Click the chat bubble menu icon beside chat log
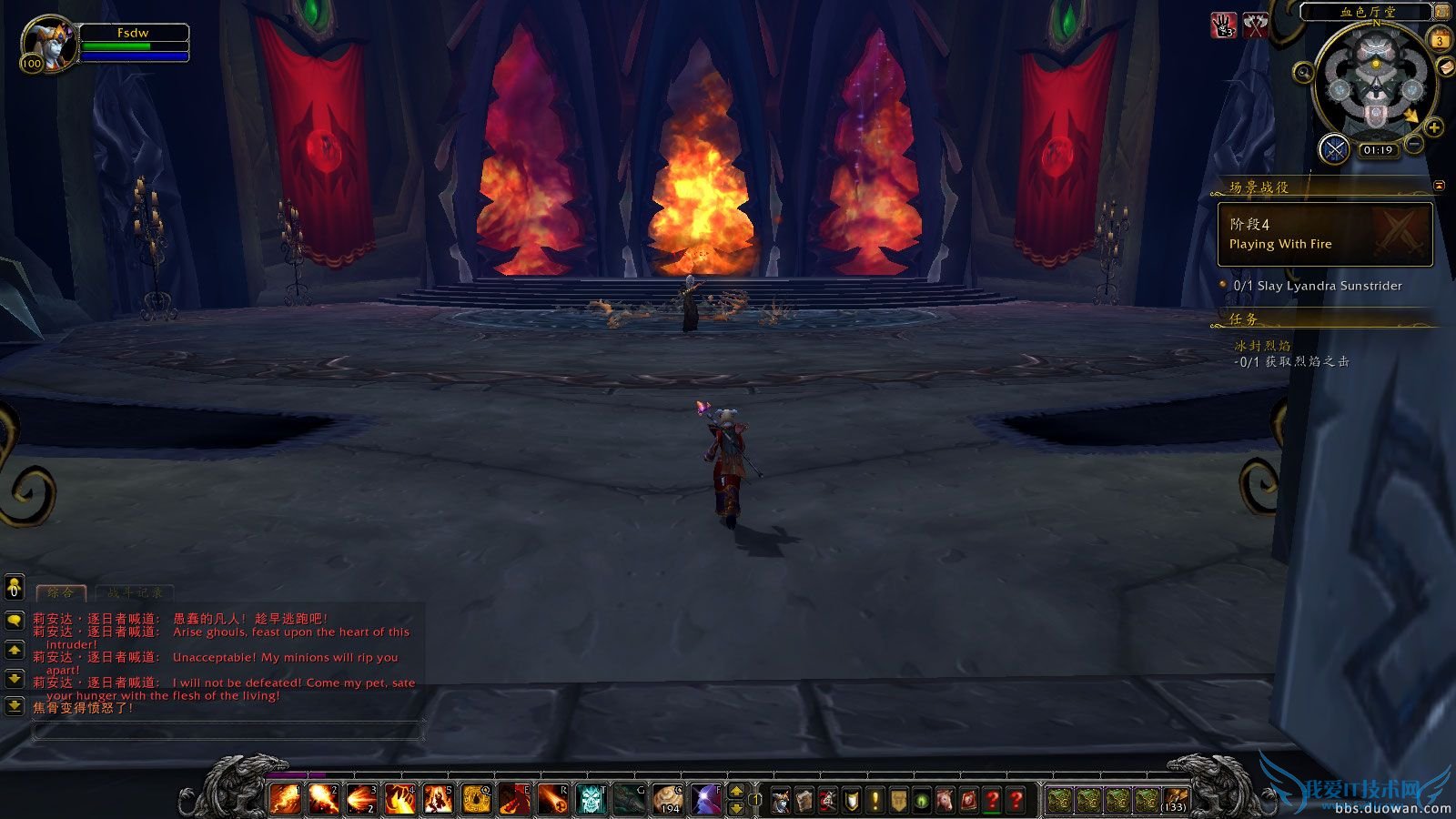1456x819 pixels. [13, 621]
